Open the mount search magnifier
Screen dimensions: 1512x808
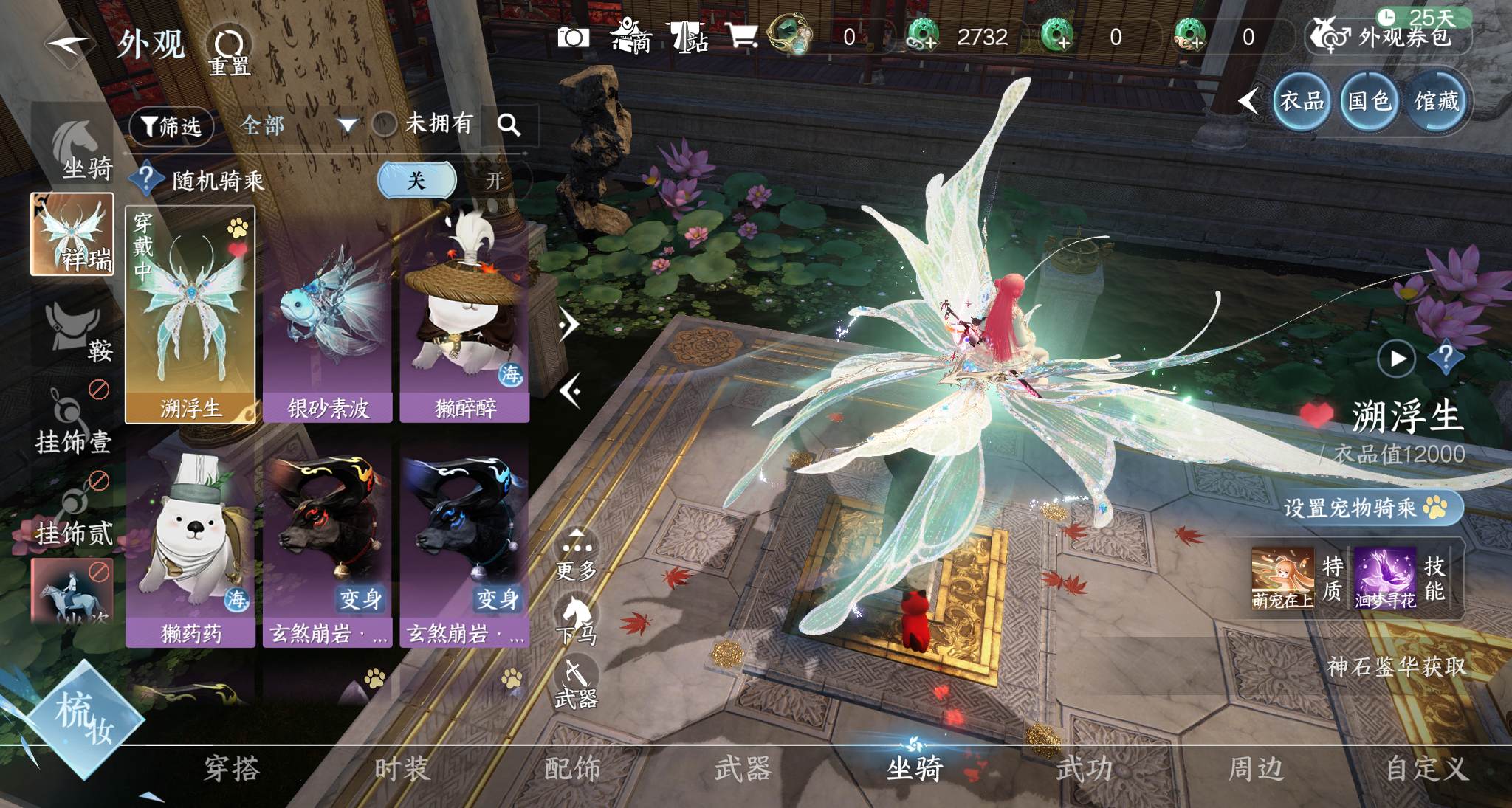point(509,125)
